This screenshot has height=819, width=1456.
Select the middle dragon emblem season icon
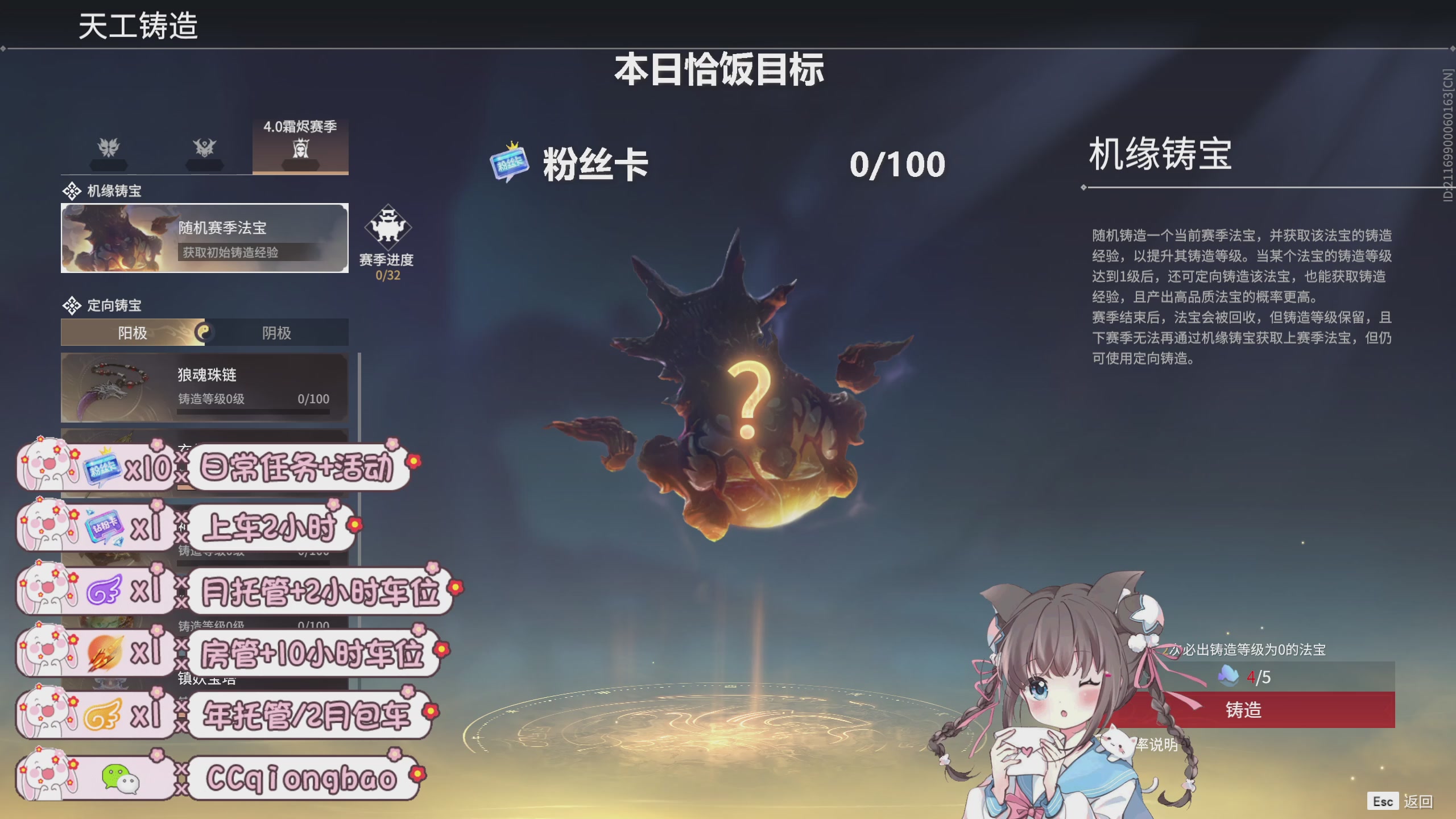[x=205, y=148]
